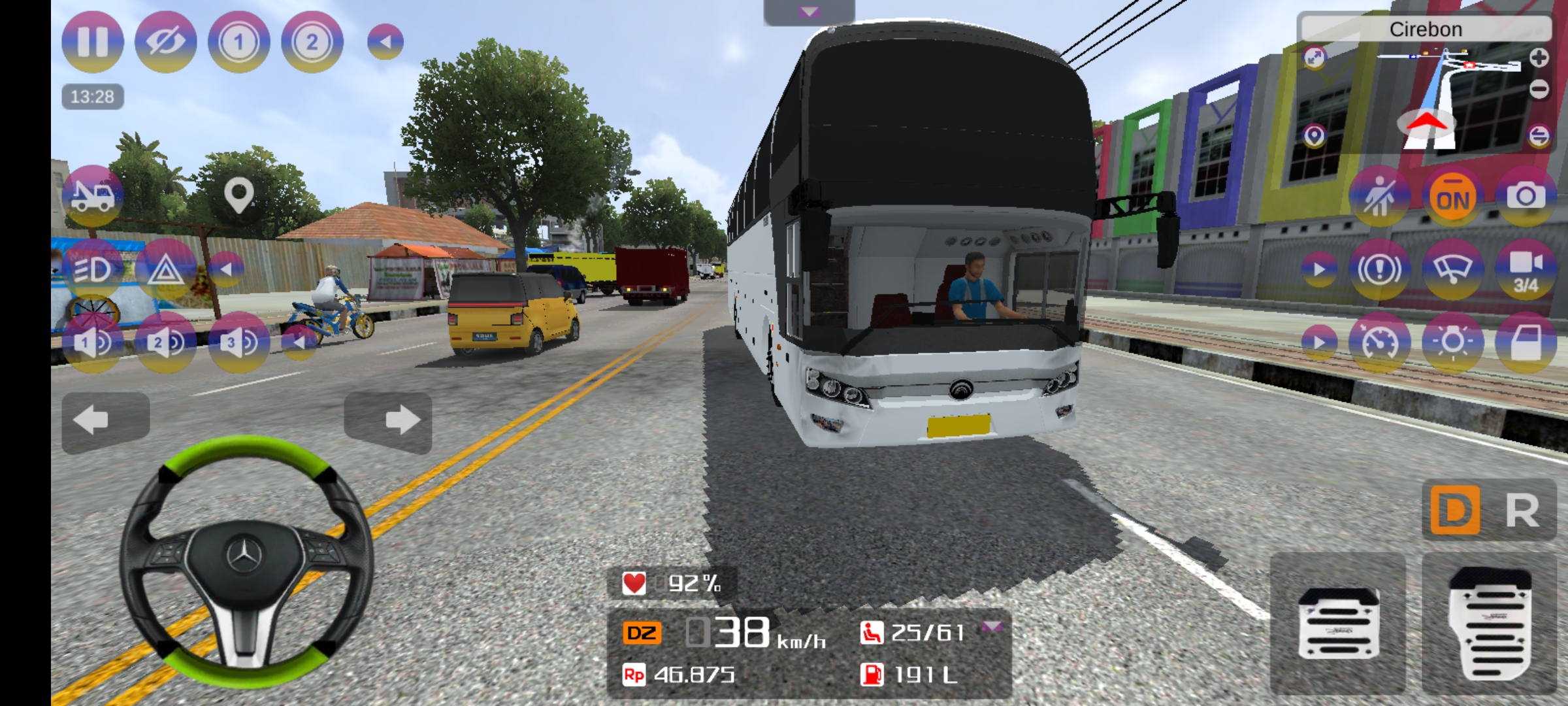Zoom in the minimap with plus
The height and width of the screenshot is (706, 1568).
(x=1539, y=58)
